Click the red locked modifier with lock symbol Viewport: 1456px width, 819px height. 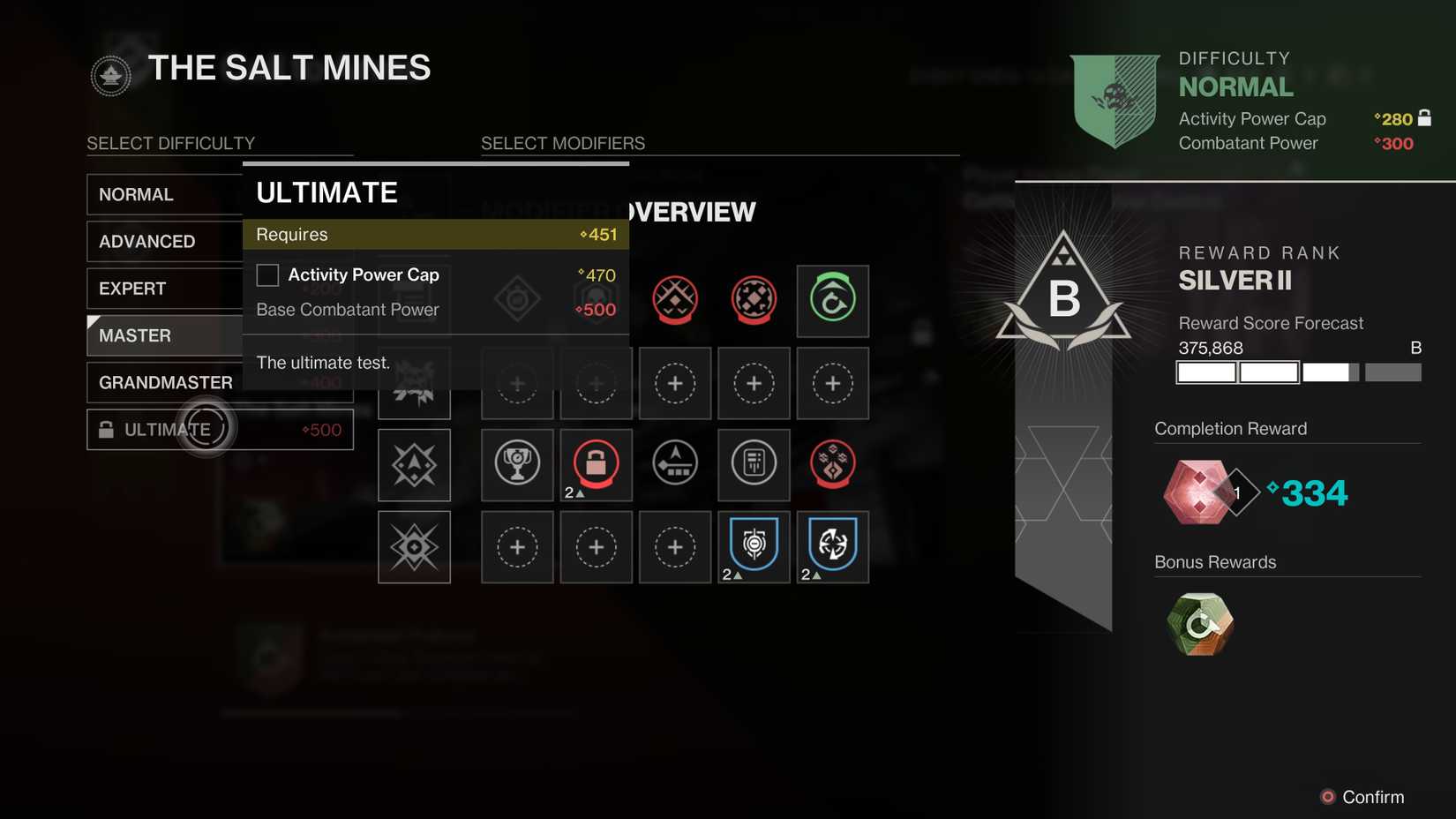tap(596, 465)
